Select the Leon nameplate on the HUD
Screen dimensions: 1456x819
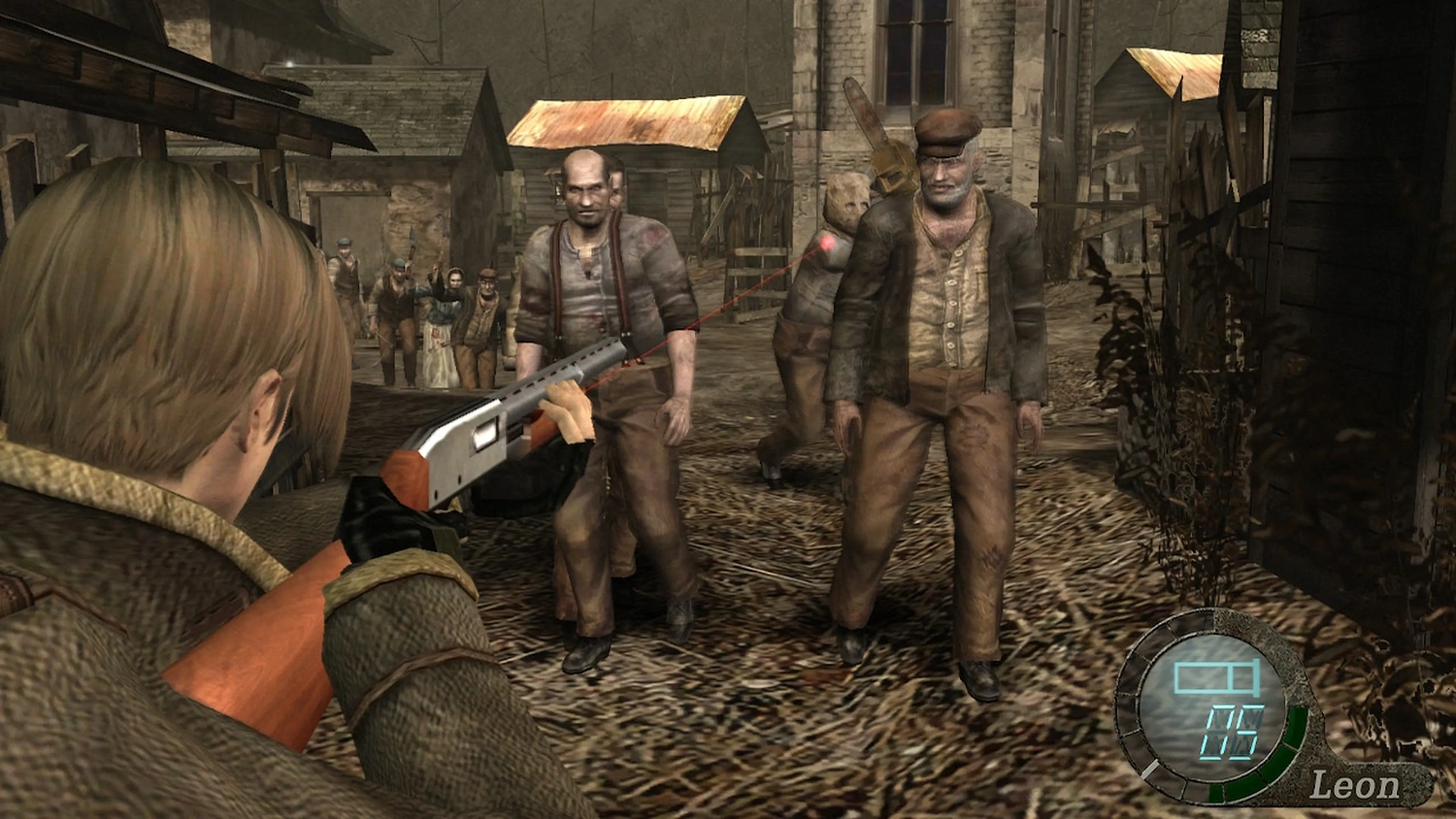pos(1357,784)
